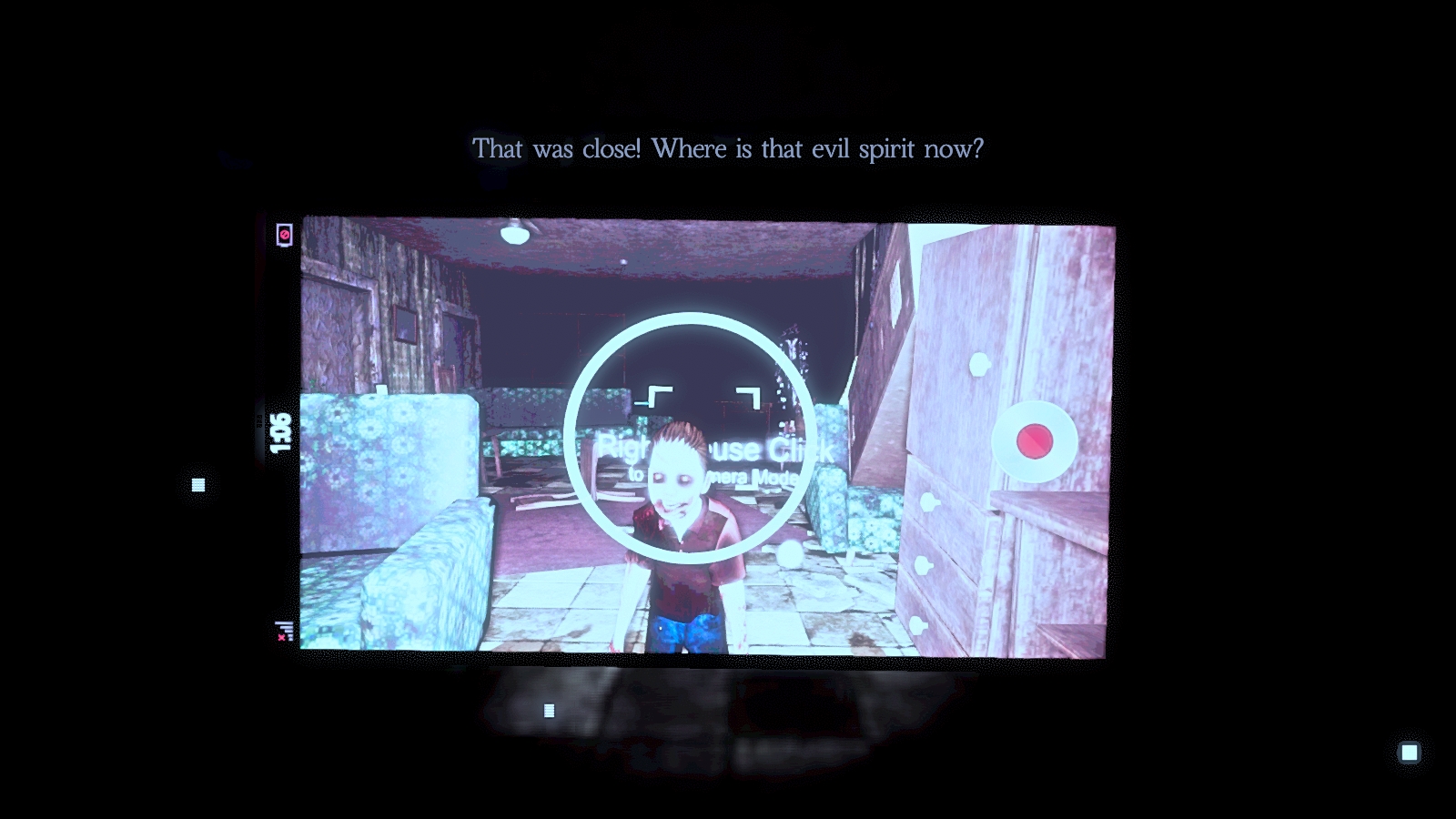Toggle camera recording with the red circle button
This screenshot has width=1456, height=819.
(x=1034, y=442)
